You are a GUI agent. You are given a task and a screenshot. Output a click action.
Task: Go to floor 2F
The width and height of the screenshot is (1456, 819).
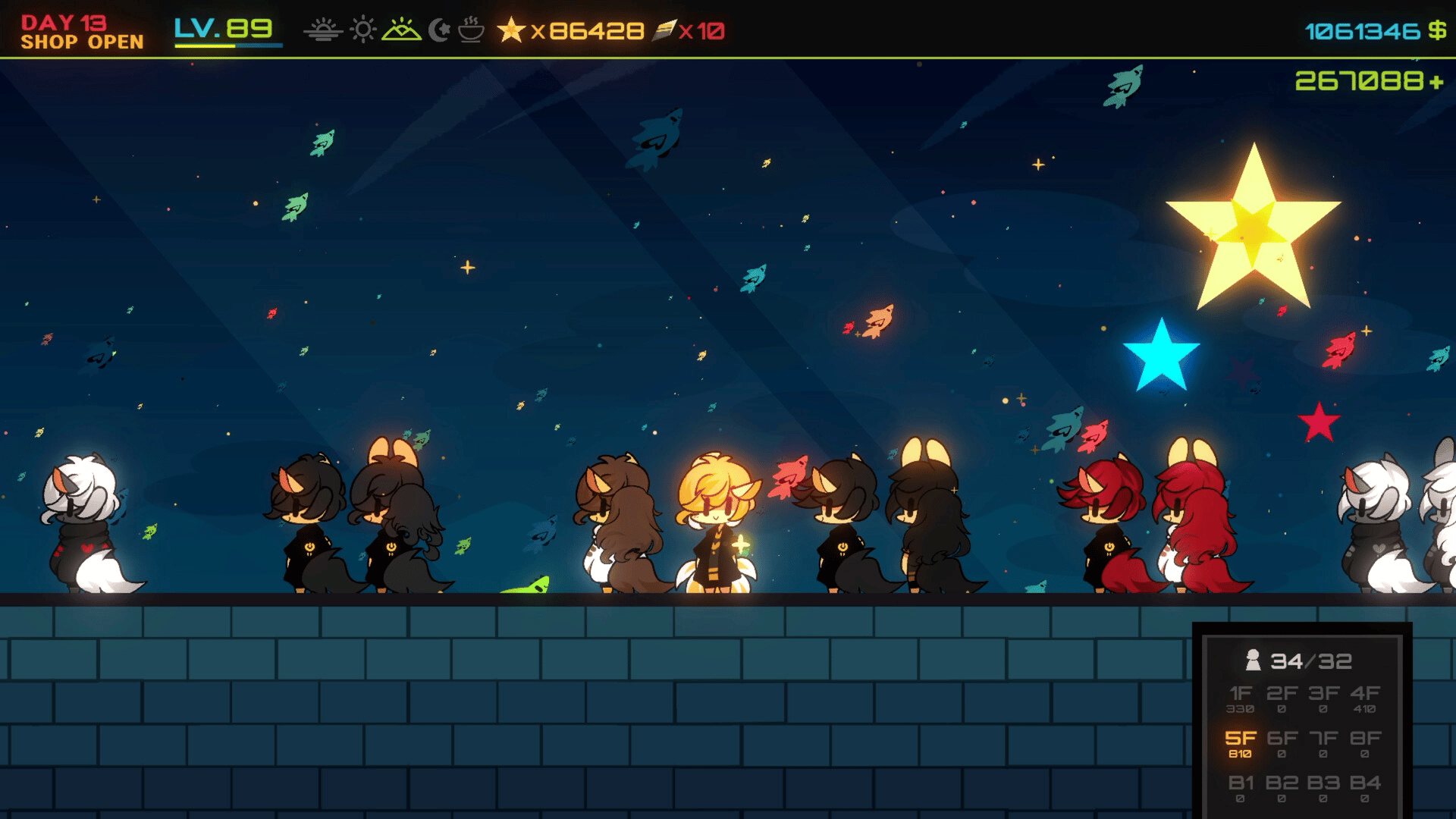click(x=1282, y=698)
